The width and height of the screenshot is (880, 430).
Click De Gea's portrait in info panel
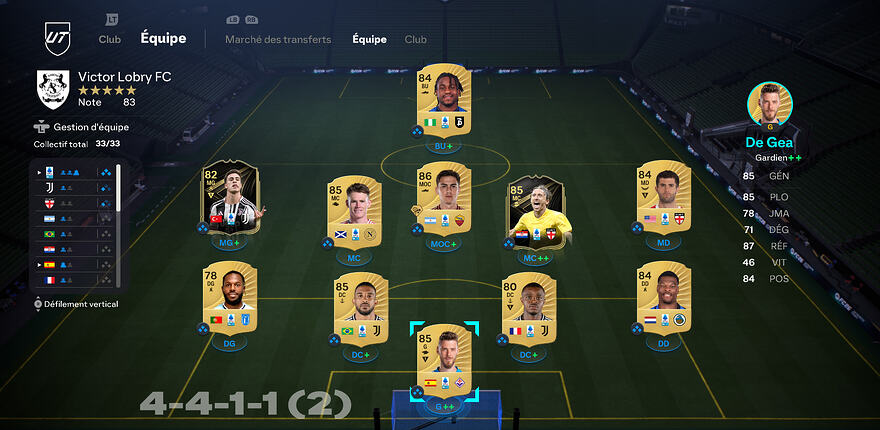pyautogui.click(x=769, y=105)
